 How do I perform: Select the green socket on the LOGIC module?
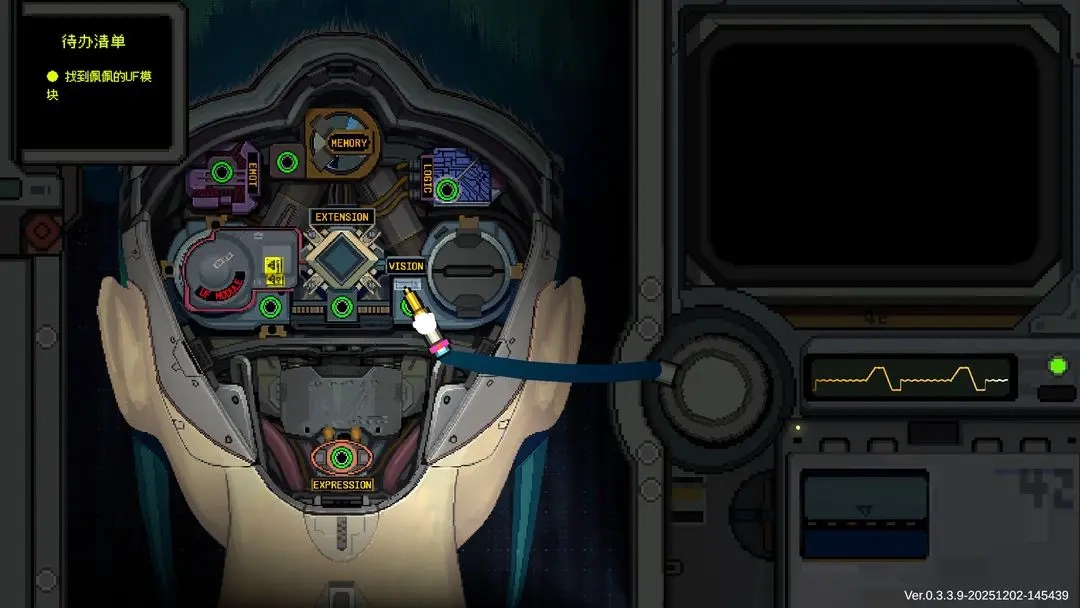tap(447, 189)
